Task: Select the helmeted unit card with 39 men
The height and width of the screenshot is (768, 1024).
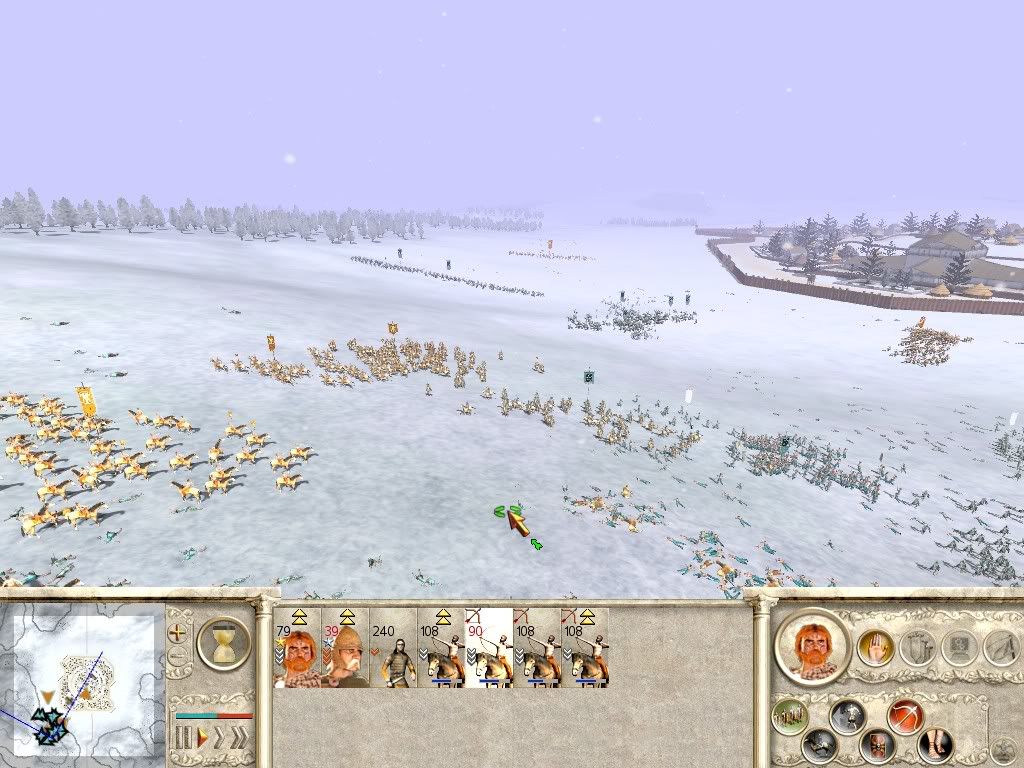Action: (x=345, y=650)
